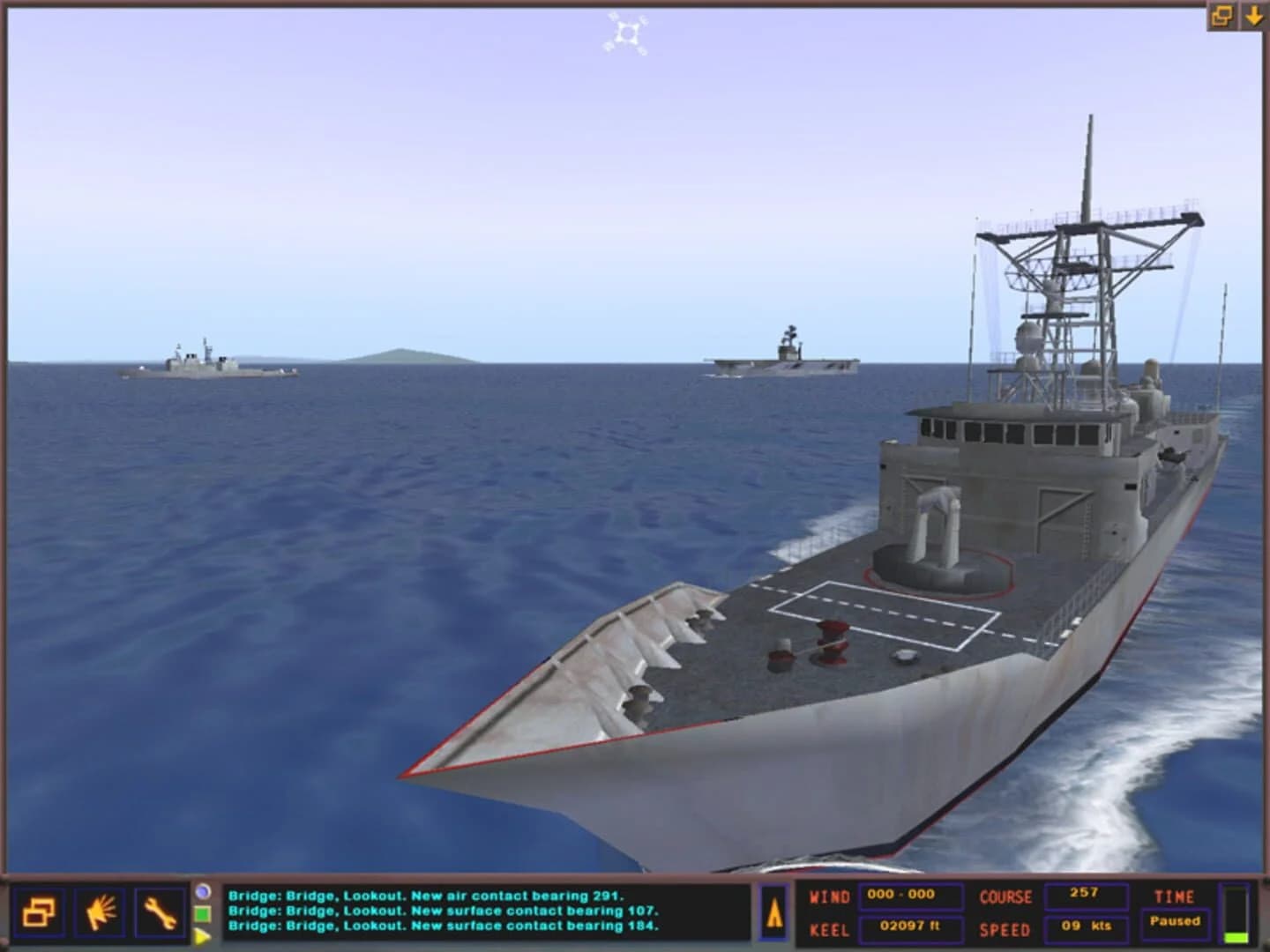Toggle the blue orb indicator beside message log

(205, 892)
